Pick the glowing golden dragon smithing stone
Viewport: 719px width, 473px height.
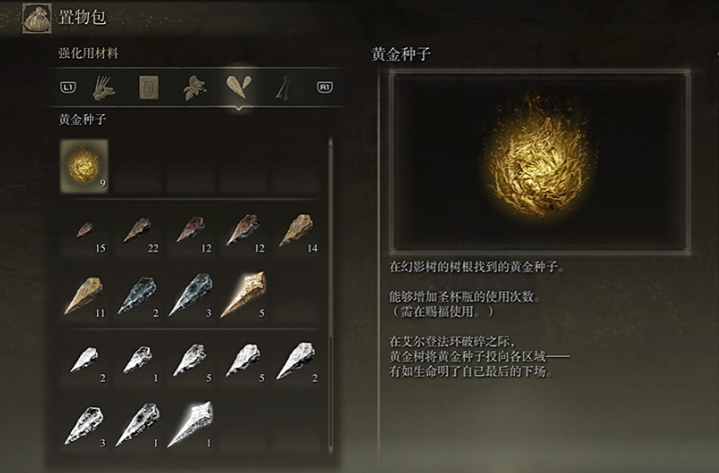pyautogui.click(x=243, y=296)
